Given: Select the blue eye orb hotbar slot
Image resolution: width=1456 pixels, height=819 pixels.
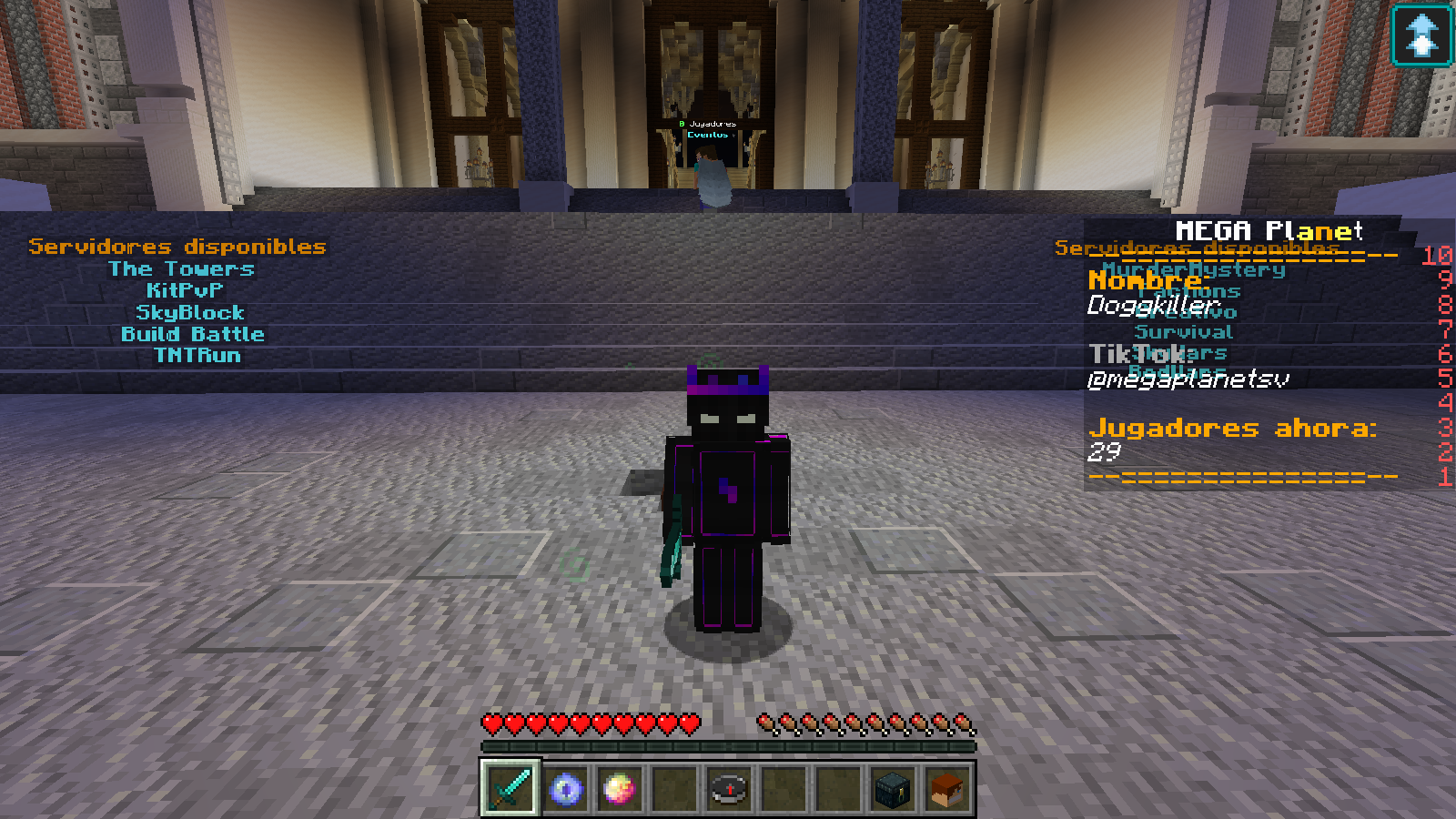Looking at the screenshot, I should pyautogui.click(x=565, y=788).
